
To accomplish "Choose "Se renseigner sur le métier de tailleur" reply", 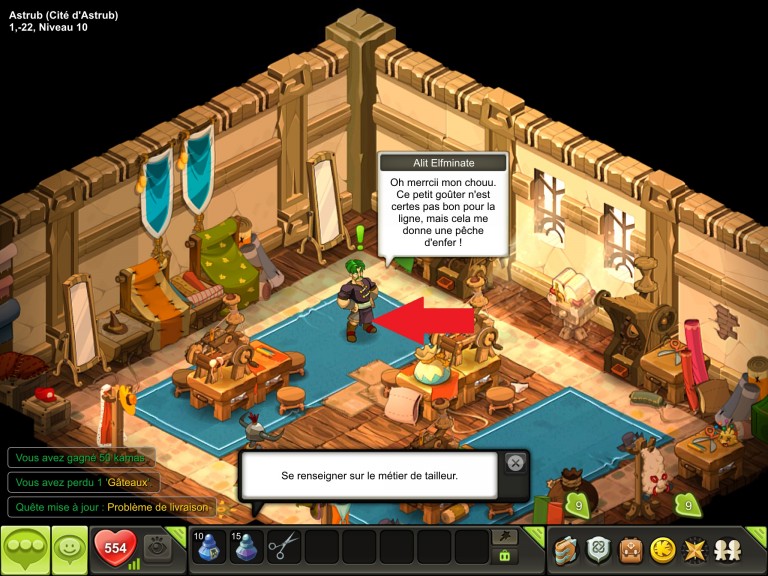I will coord(369,476).
